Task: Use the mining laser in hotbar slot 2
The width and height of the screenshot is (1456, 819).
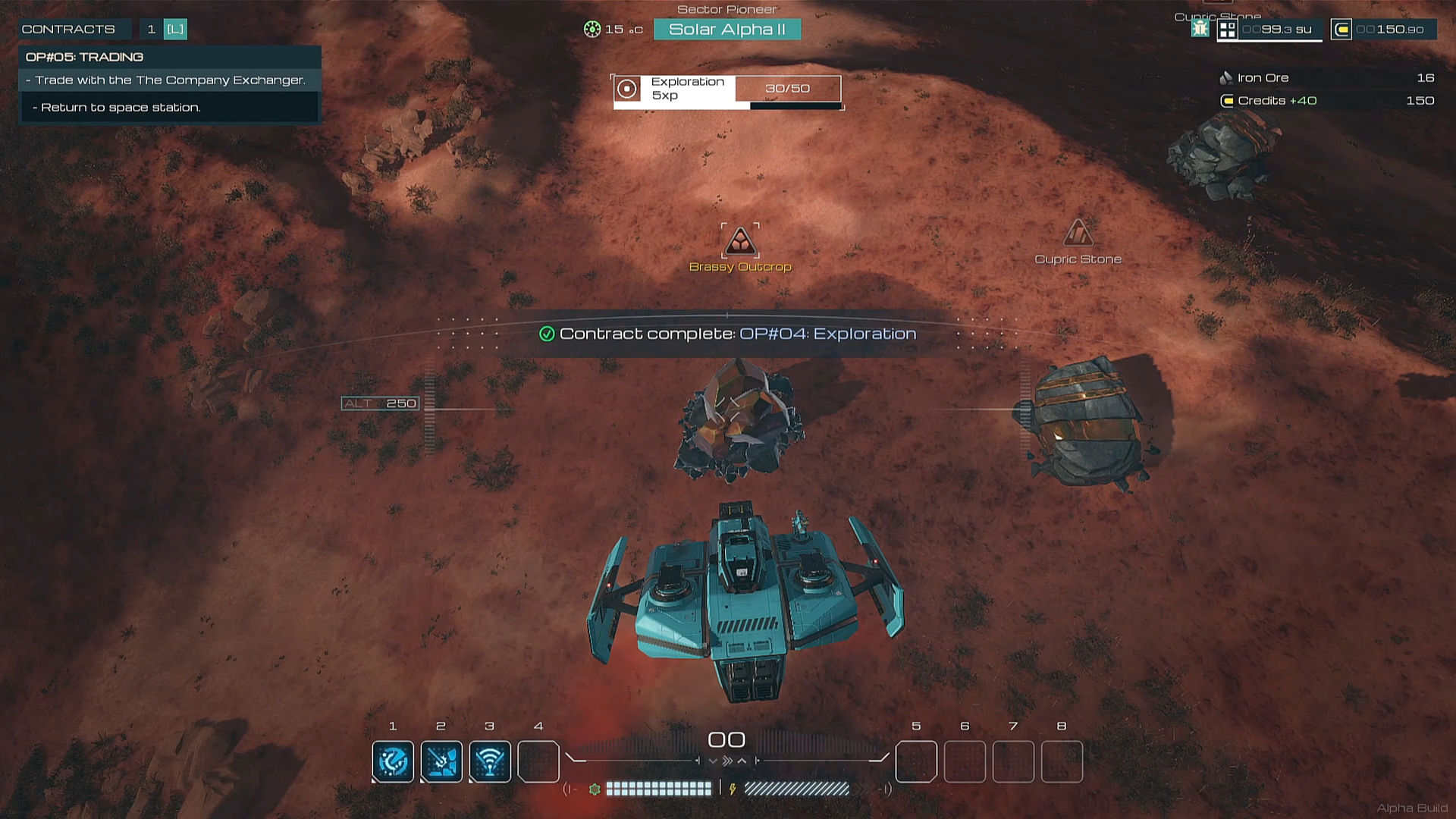Action: point(441,761)
